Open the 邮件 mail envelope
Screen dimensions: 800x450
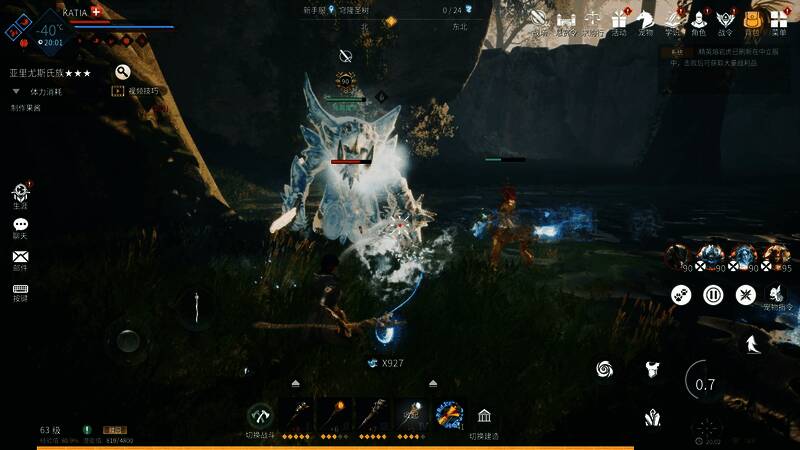click(x=20, y=257)
